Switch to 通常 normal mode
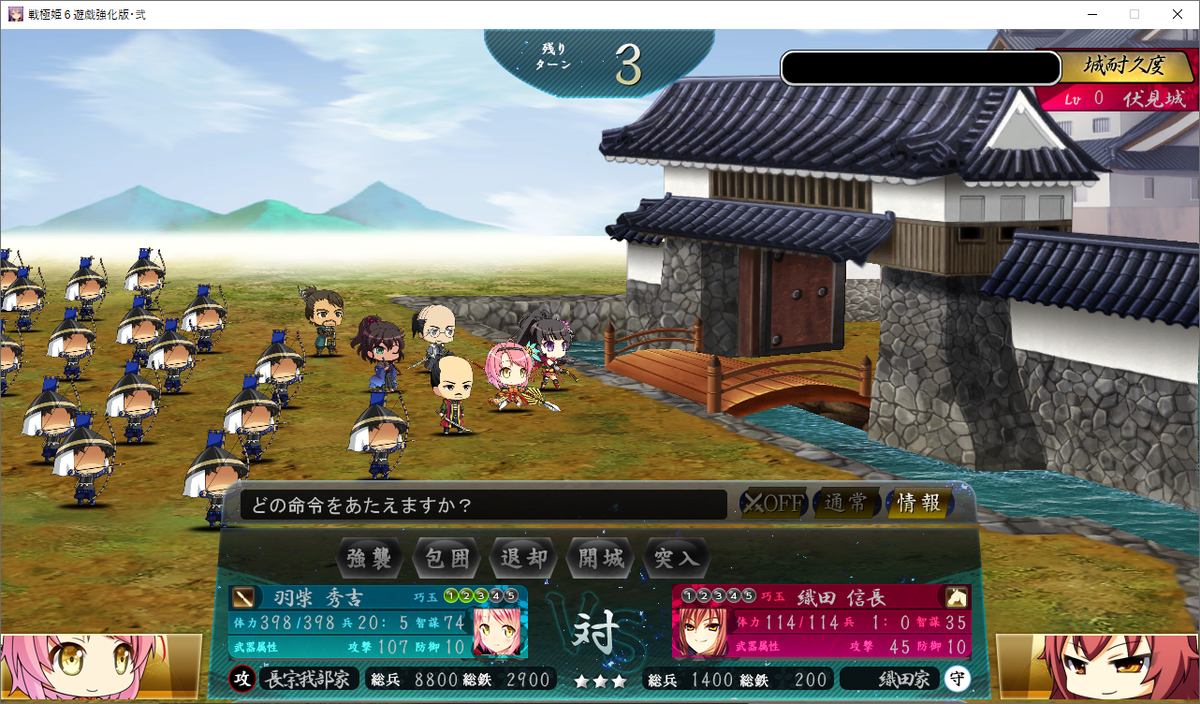This screenshot has width=1200, height=704. point(845,503)
